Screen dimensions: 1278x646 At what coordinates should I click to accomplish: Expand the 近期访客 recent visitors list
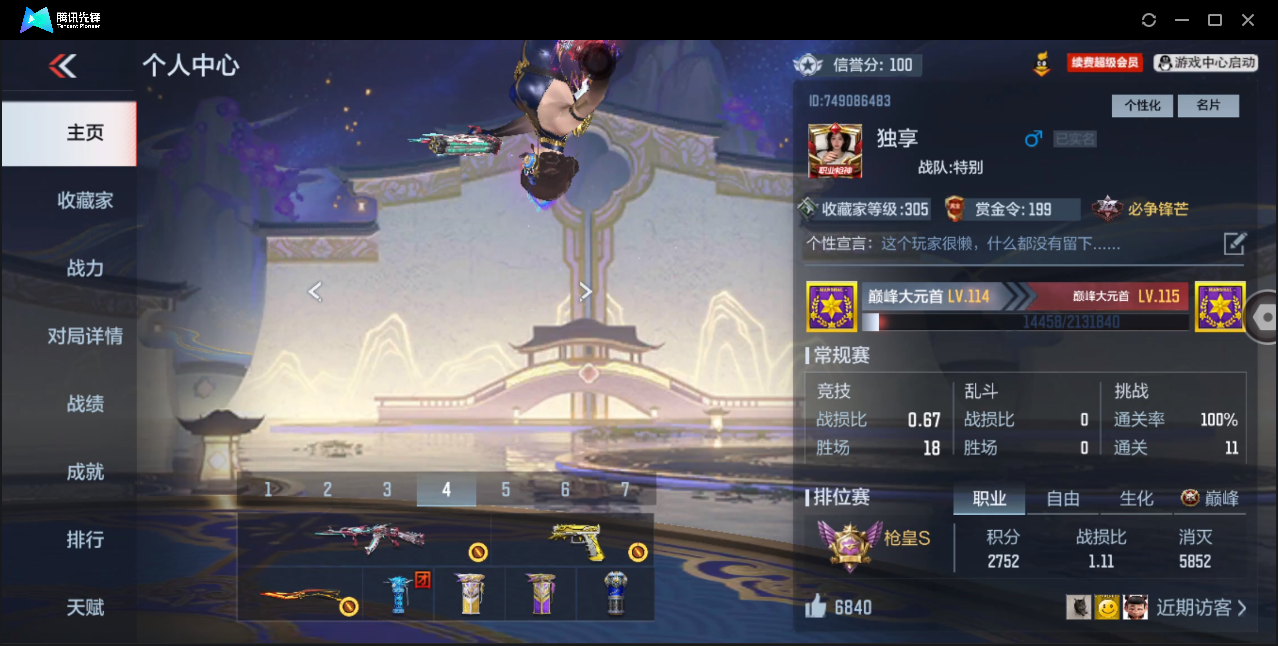pyautogui.click(x=1201, y=607)
